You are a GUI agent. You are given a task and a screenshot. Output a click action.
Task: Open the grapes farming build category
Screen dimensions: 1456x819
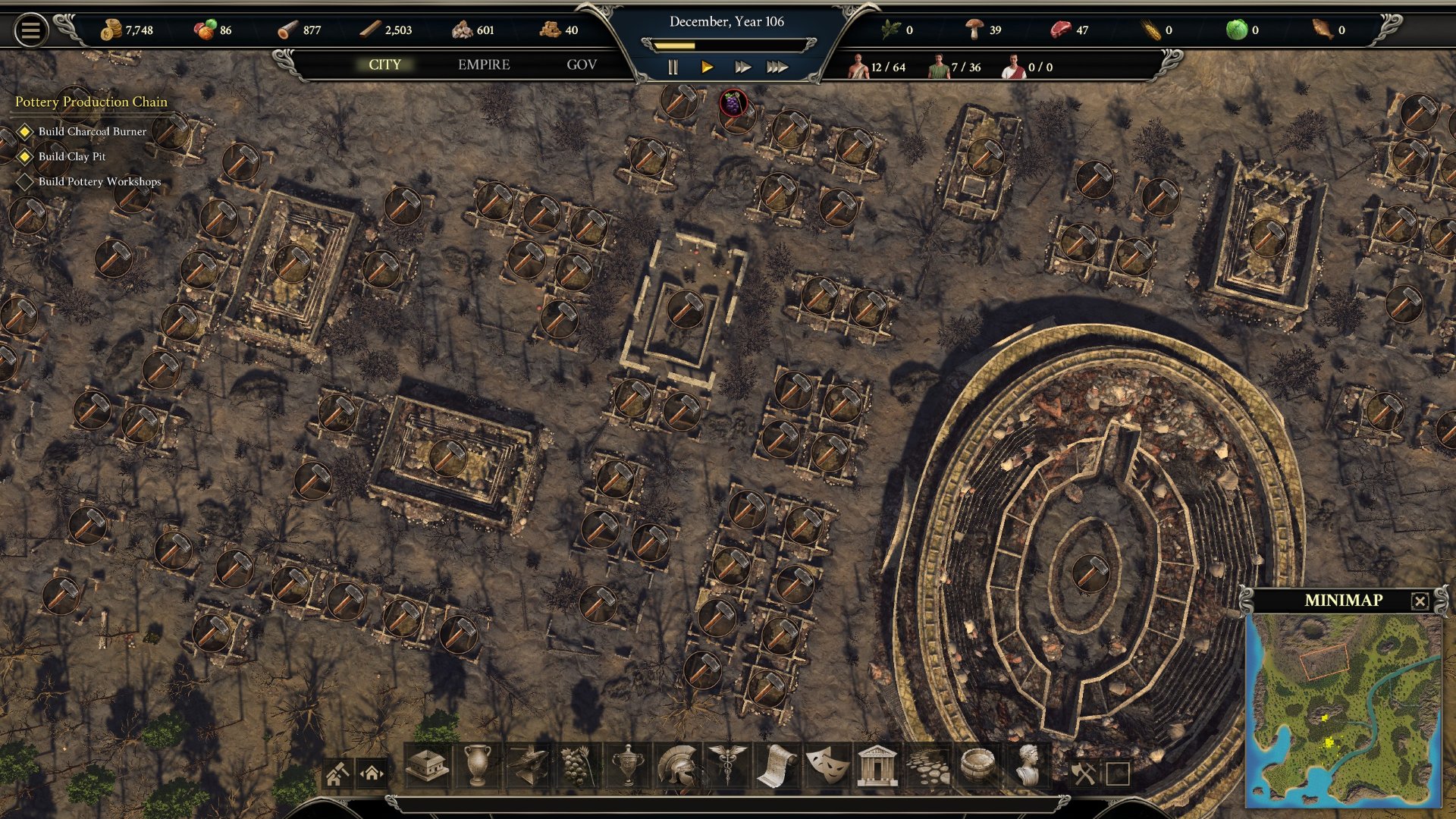pos(576,766)
